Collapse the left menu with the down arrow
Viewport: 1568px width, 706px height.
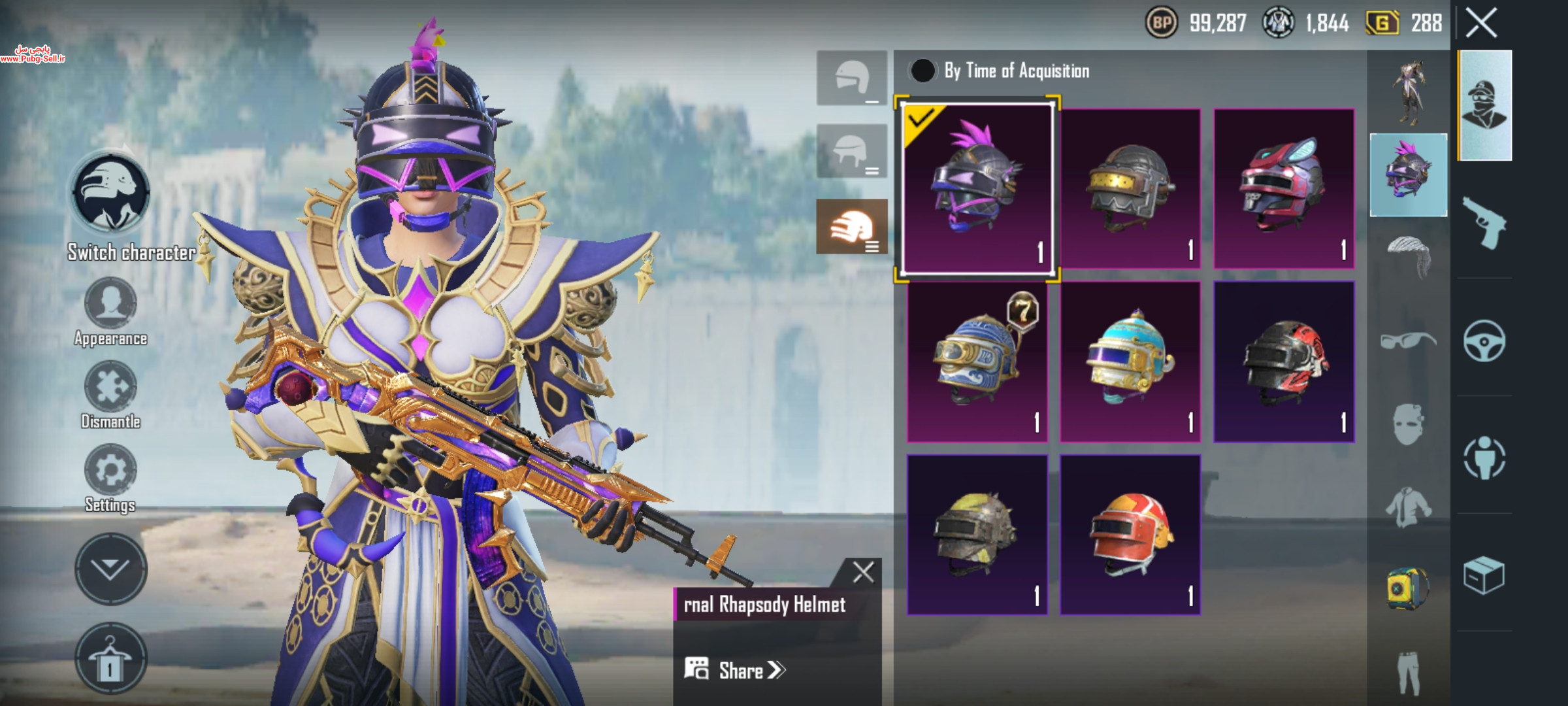[110, 569]
